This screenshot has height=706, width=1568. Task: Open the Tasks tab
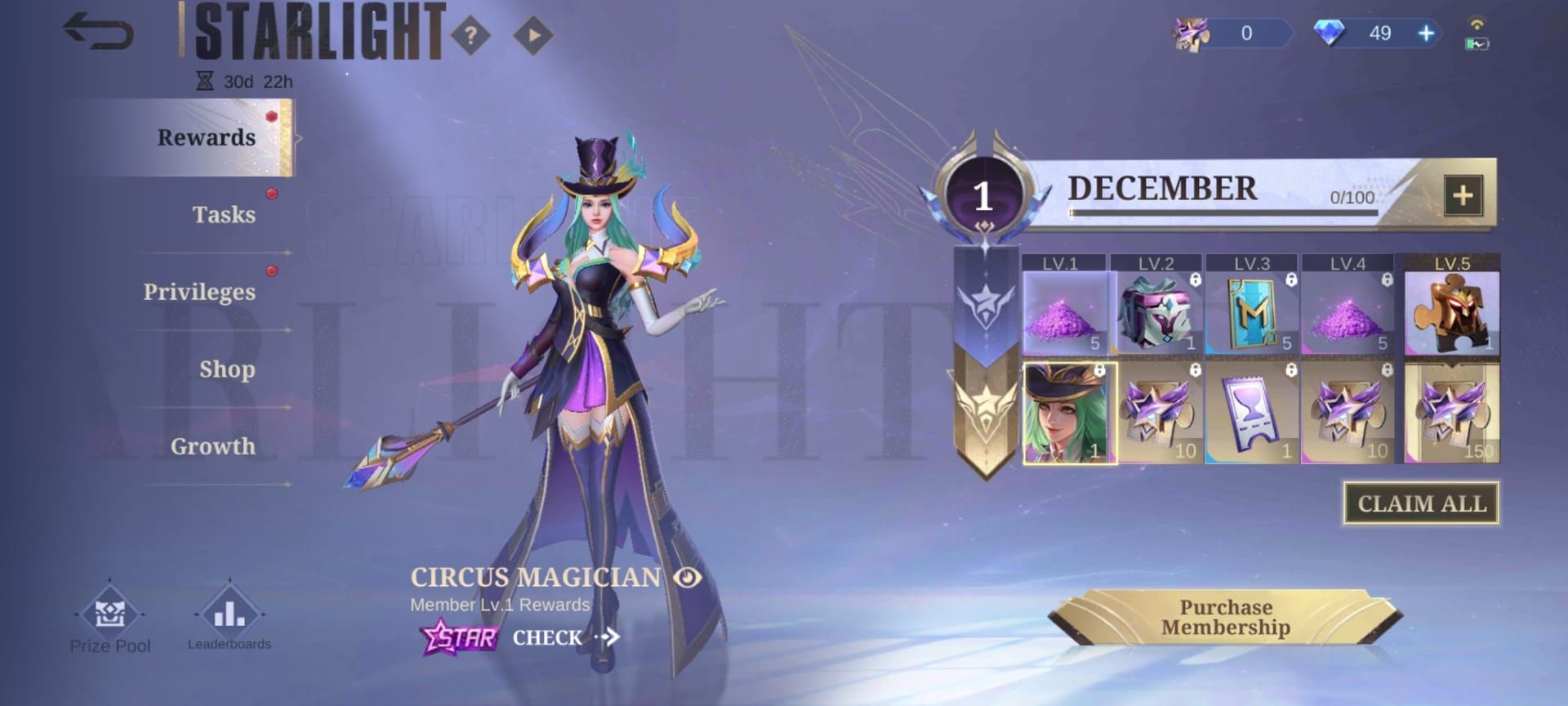point(224,214)
